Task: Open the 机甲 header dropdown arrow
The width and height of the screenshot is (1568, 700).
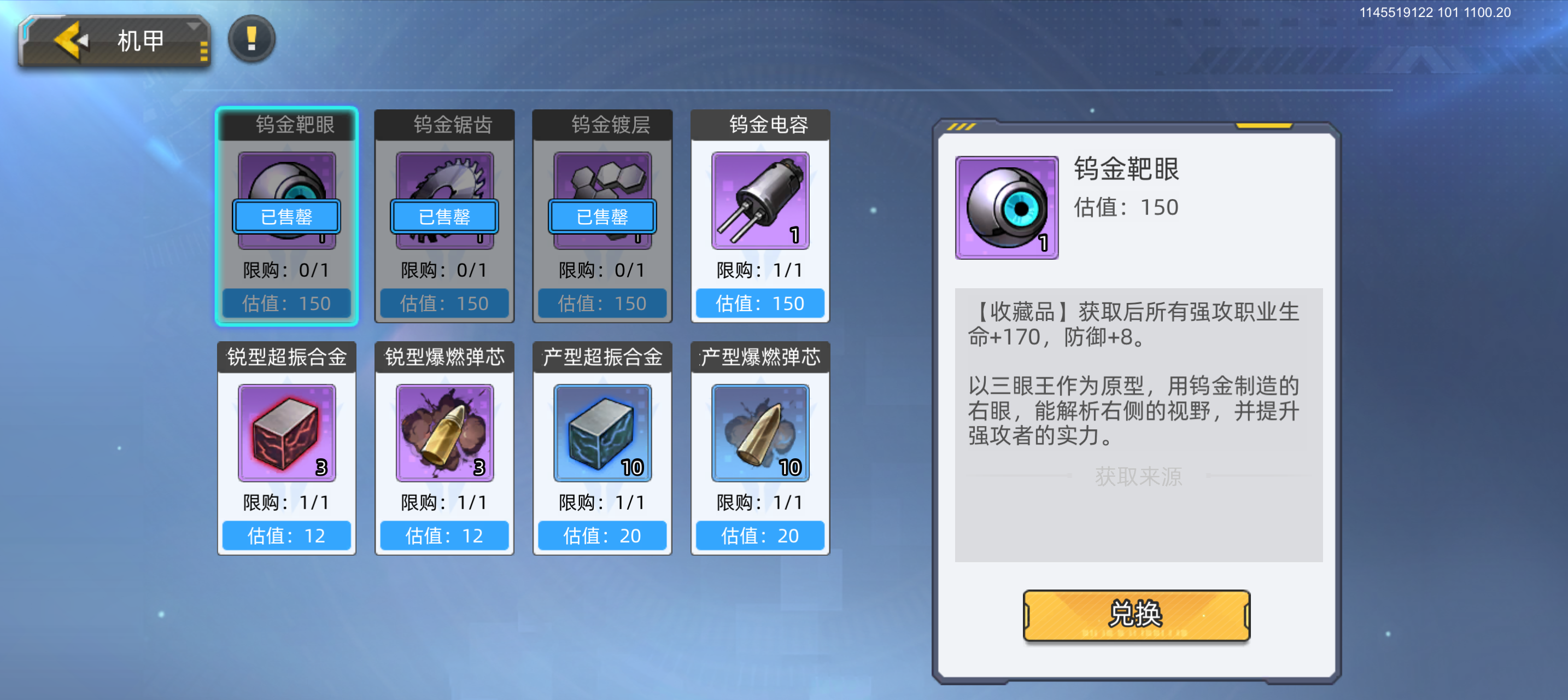Action: [195, 27]
